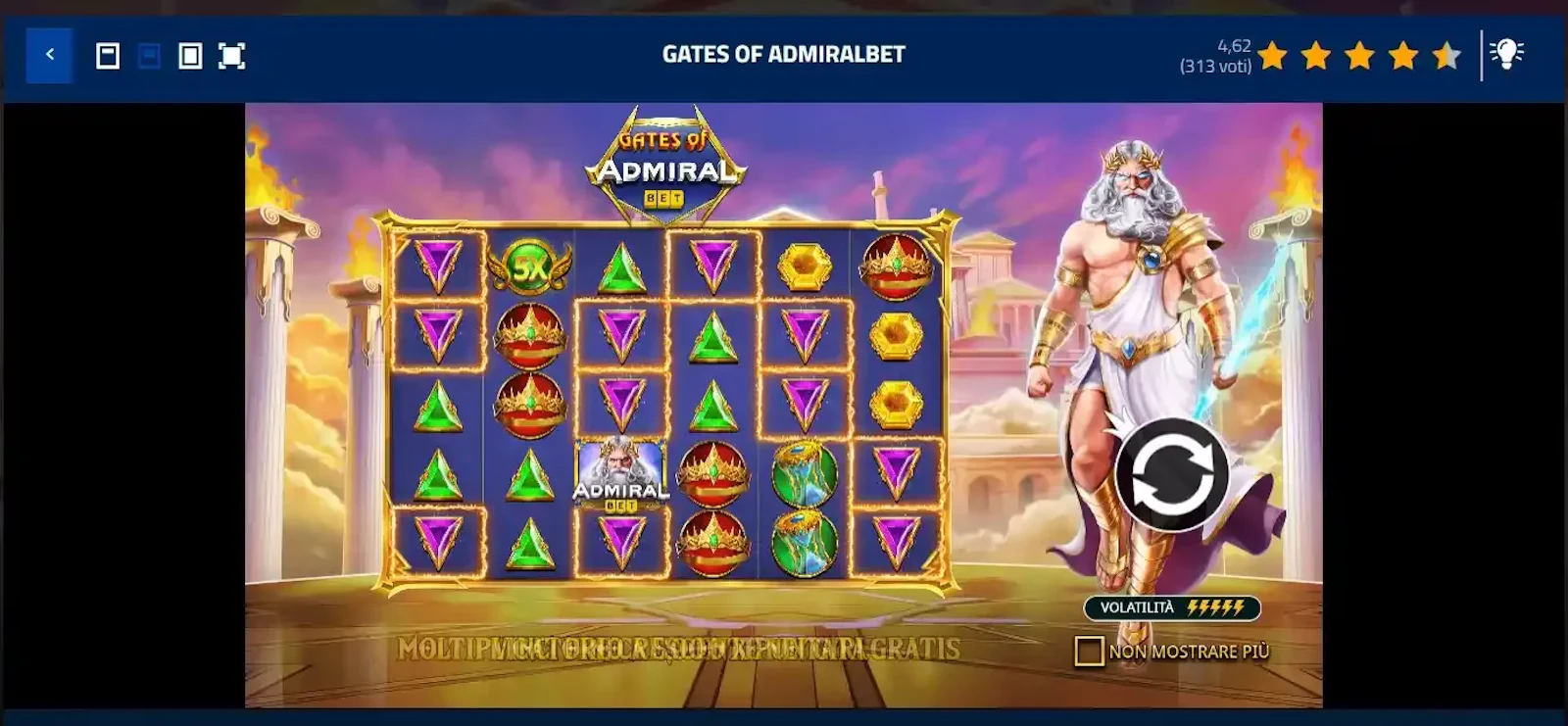Viewport: 1568px width, 726px height.
Task: Go back with the left arrow button
Action: tap(49, 55)
